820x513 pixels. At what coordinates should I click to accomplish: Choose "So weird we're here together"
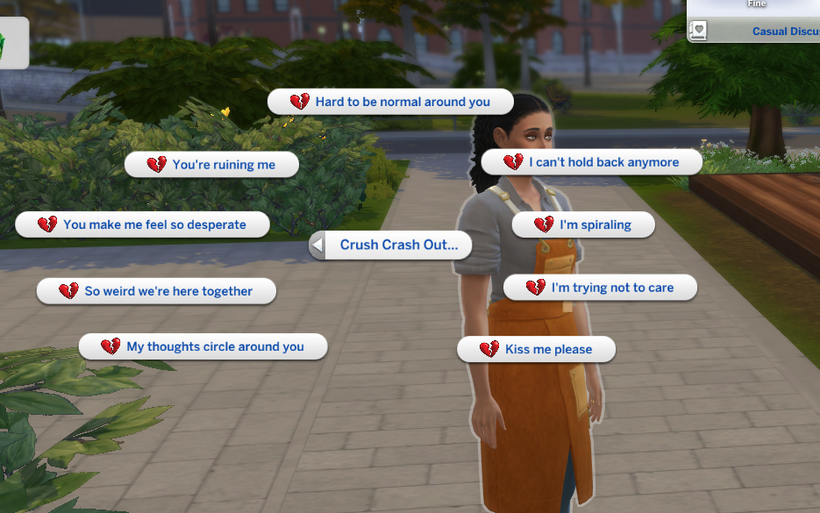(x=156, y=291)
